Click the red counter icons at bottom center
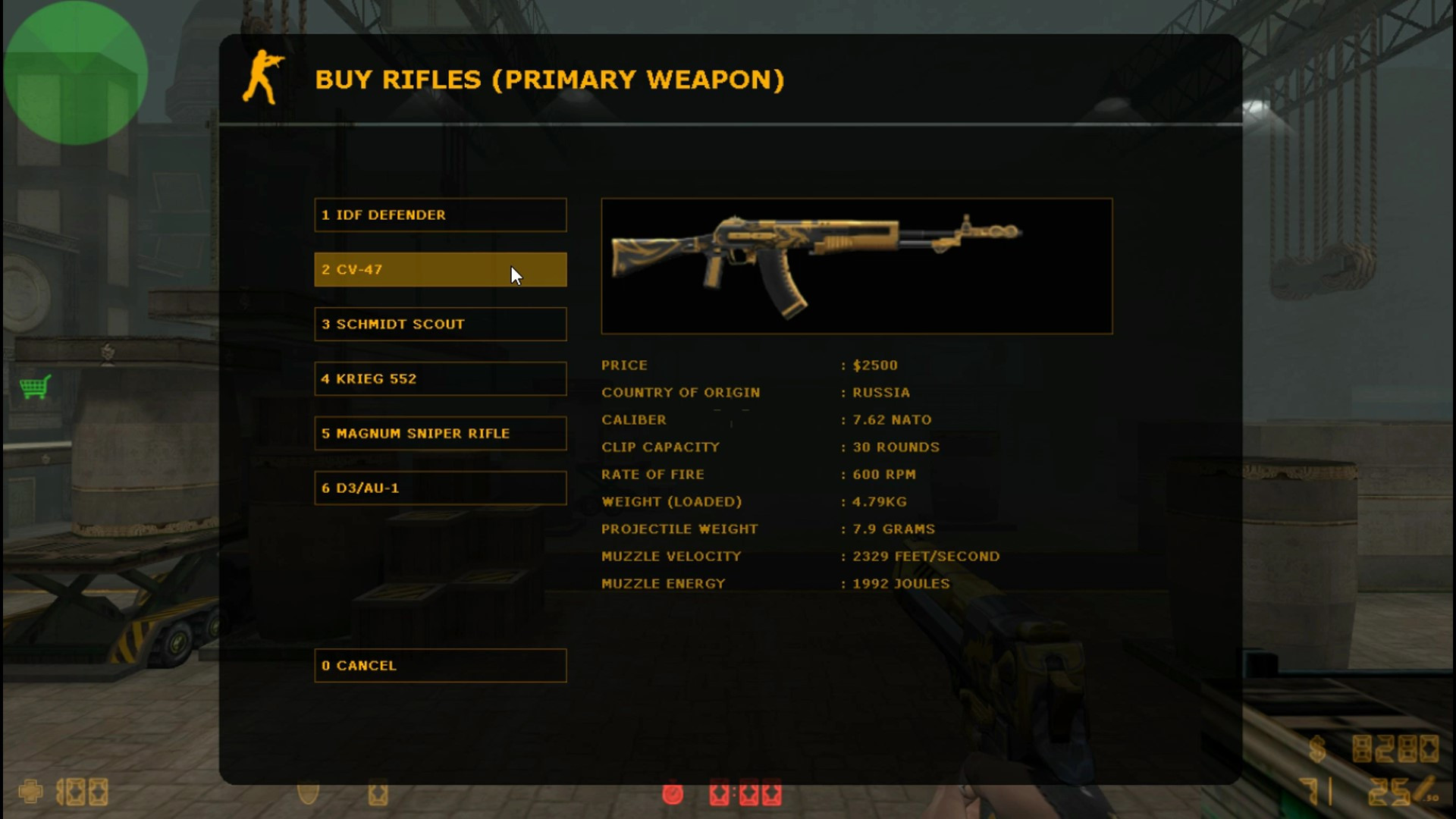 pos(747,795)
